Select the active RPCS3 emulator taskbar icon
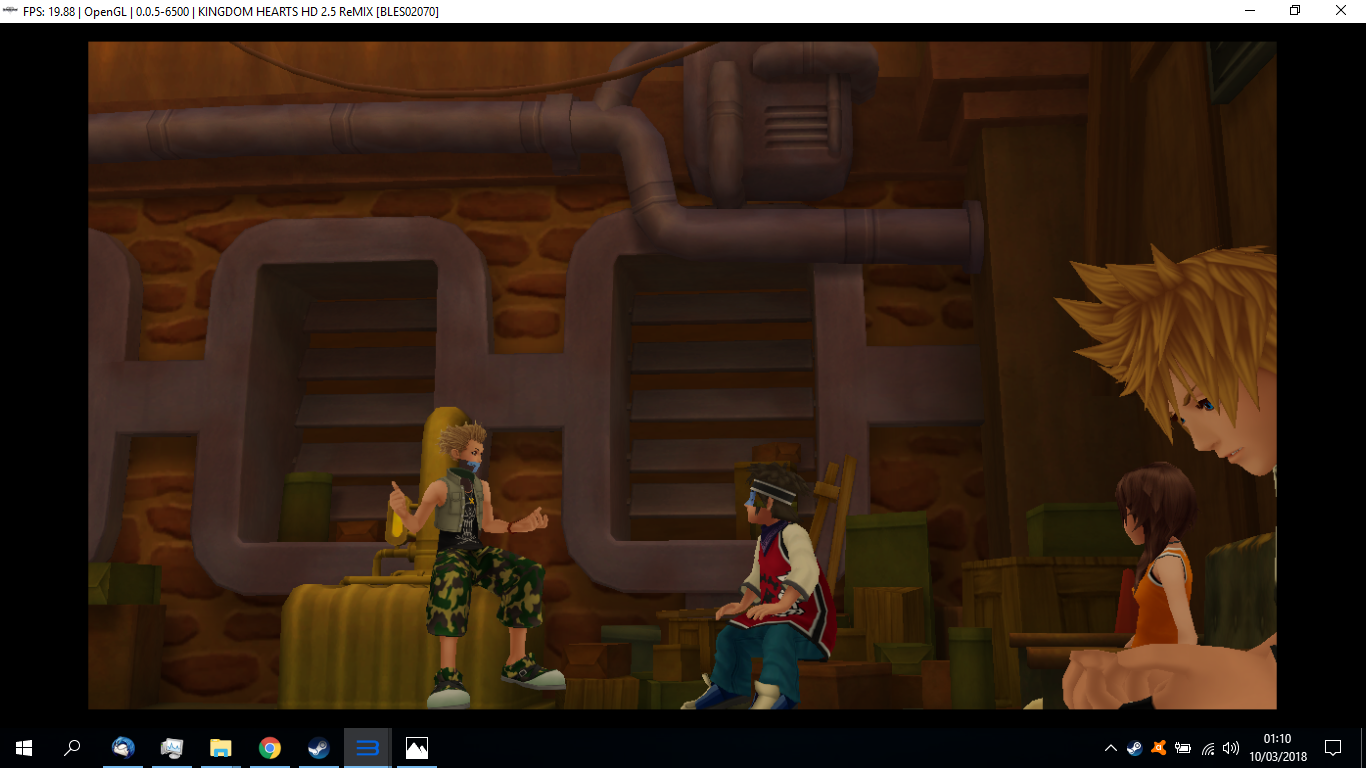This screenshot has height=768, width=1366. pyautogui.click(x=367, y=747)
